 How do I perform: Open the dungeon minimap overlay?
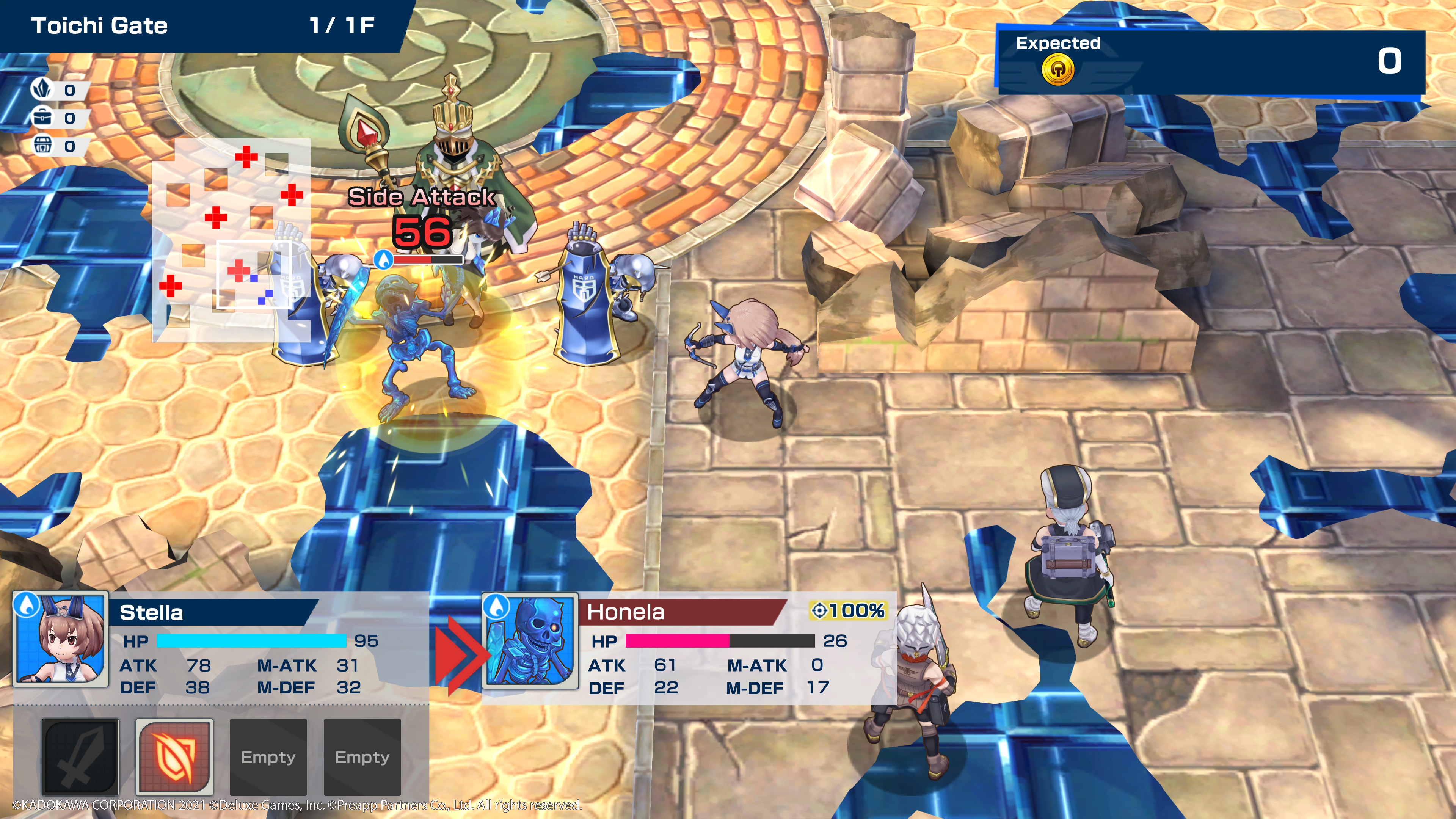231,240
